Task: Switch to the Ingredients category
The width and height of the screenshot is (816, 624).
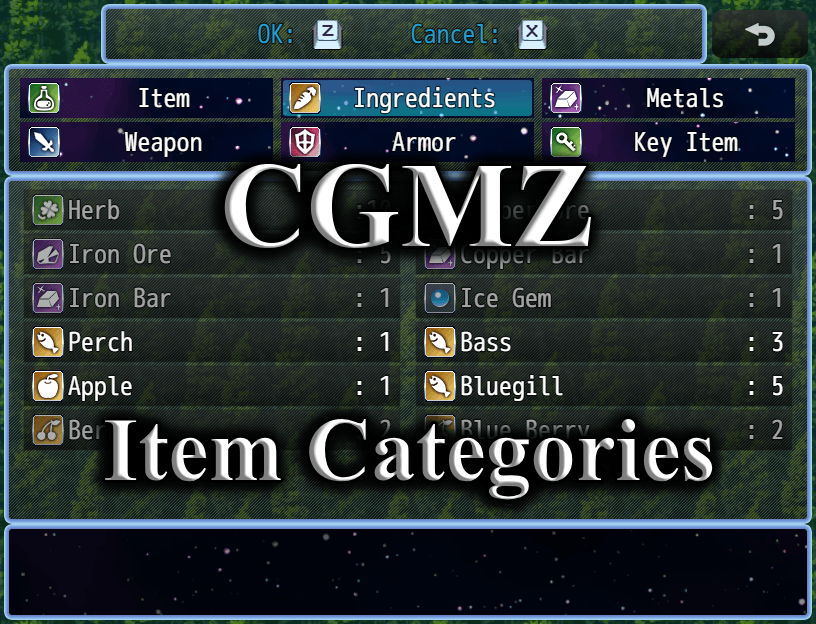Action: click(407, 99)
